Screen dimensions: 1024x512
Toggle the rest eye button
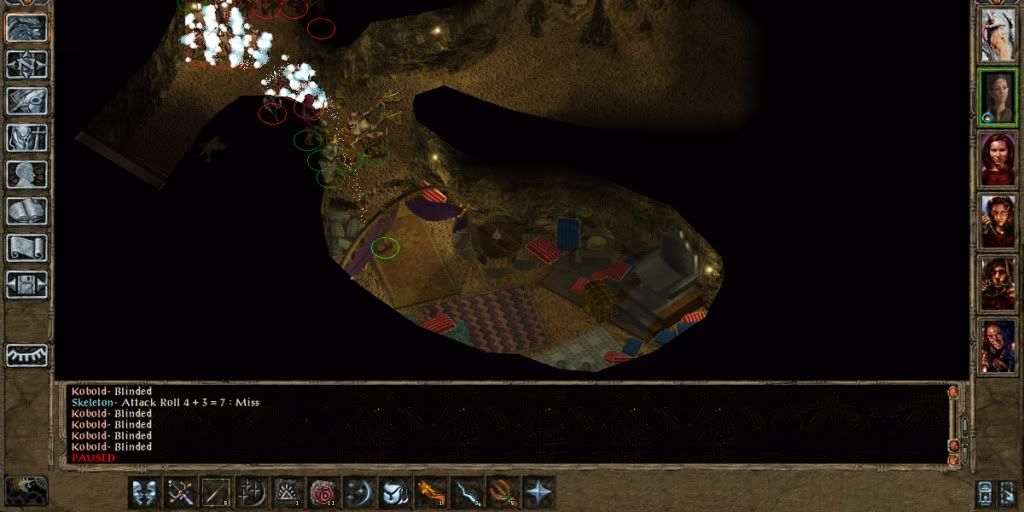tap(27, 354)
